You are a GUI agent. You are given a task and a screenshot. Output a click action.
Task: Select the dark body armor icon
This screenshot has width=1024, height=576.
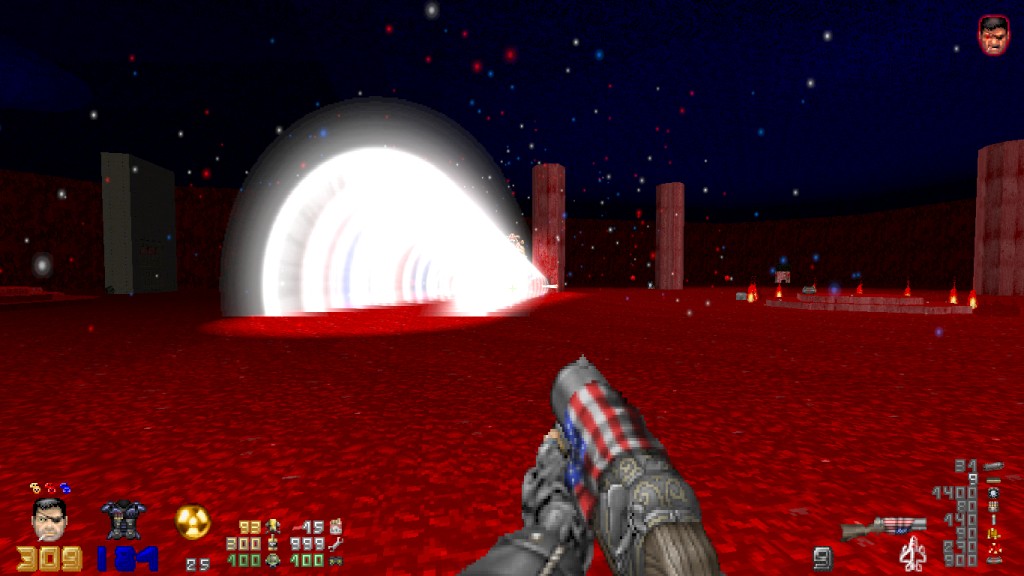(x=123, y=519)
